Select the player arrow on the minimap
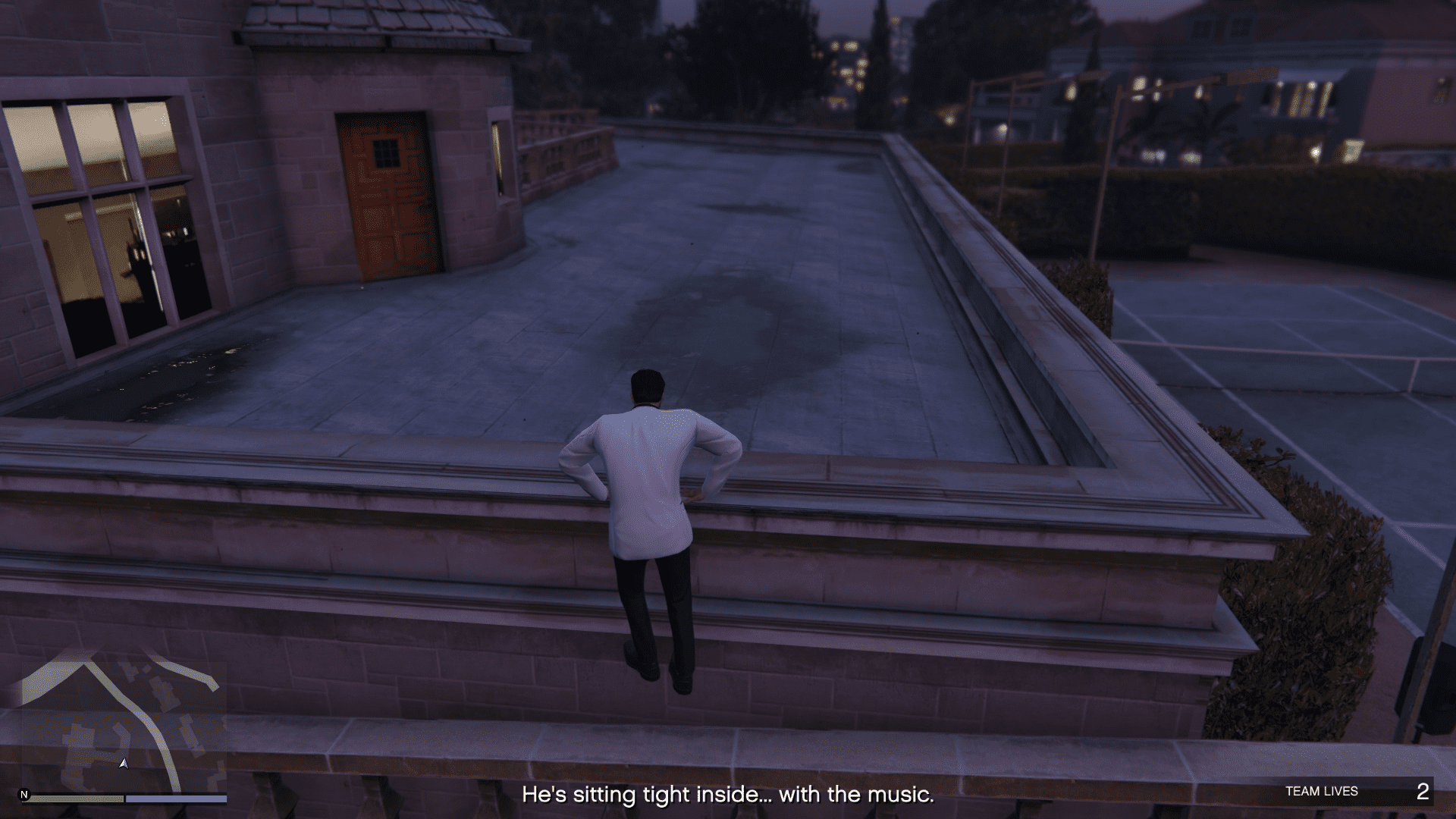The height and width of the screenshot is (819, 1456). click(124, 764)
